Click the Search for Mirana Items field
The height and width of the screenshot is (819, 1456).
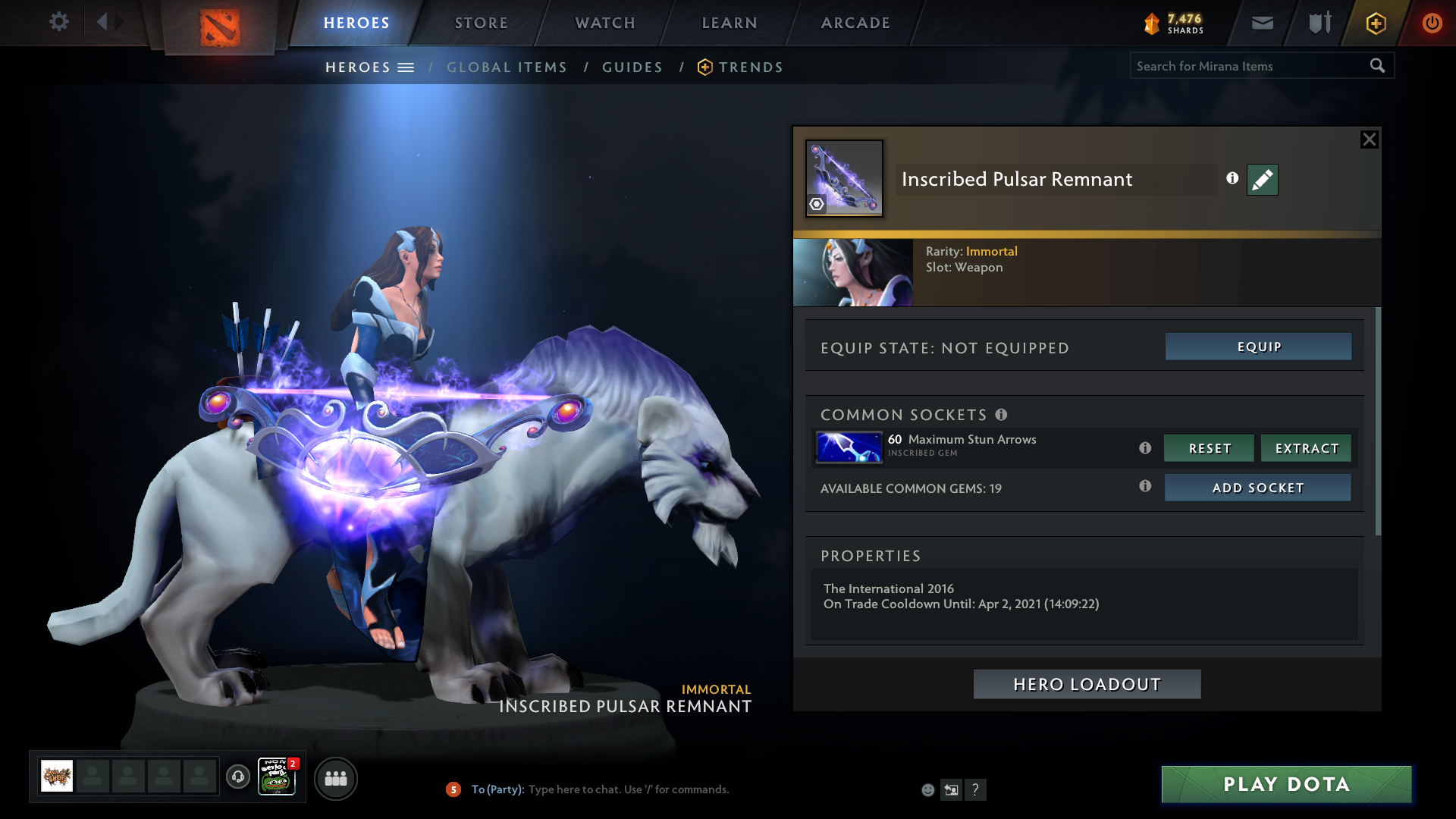click(x=1247, y=66)
